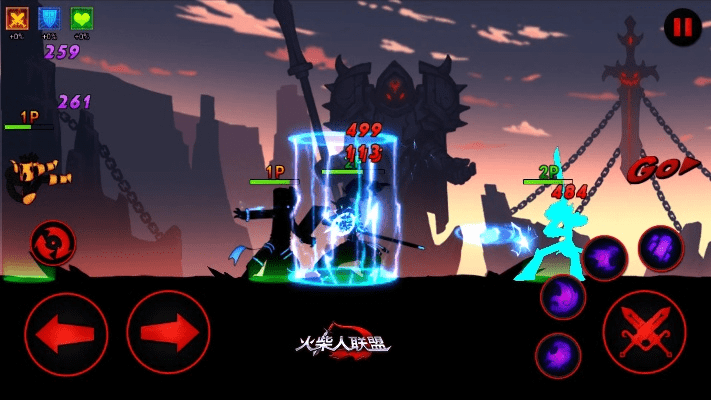The image size is (711, 400).
Task: Tap the right arrow movement button
Action: (x=167, y=333)
